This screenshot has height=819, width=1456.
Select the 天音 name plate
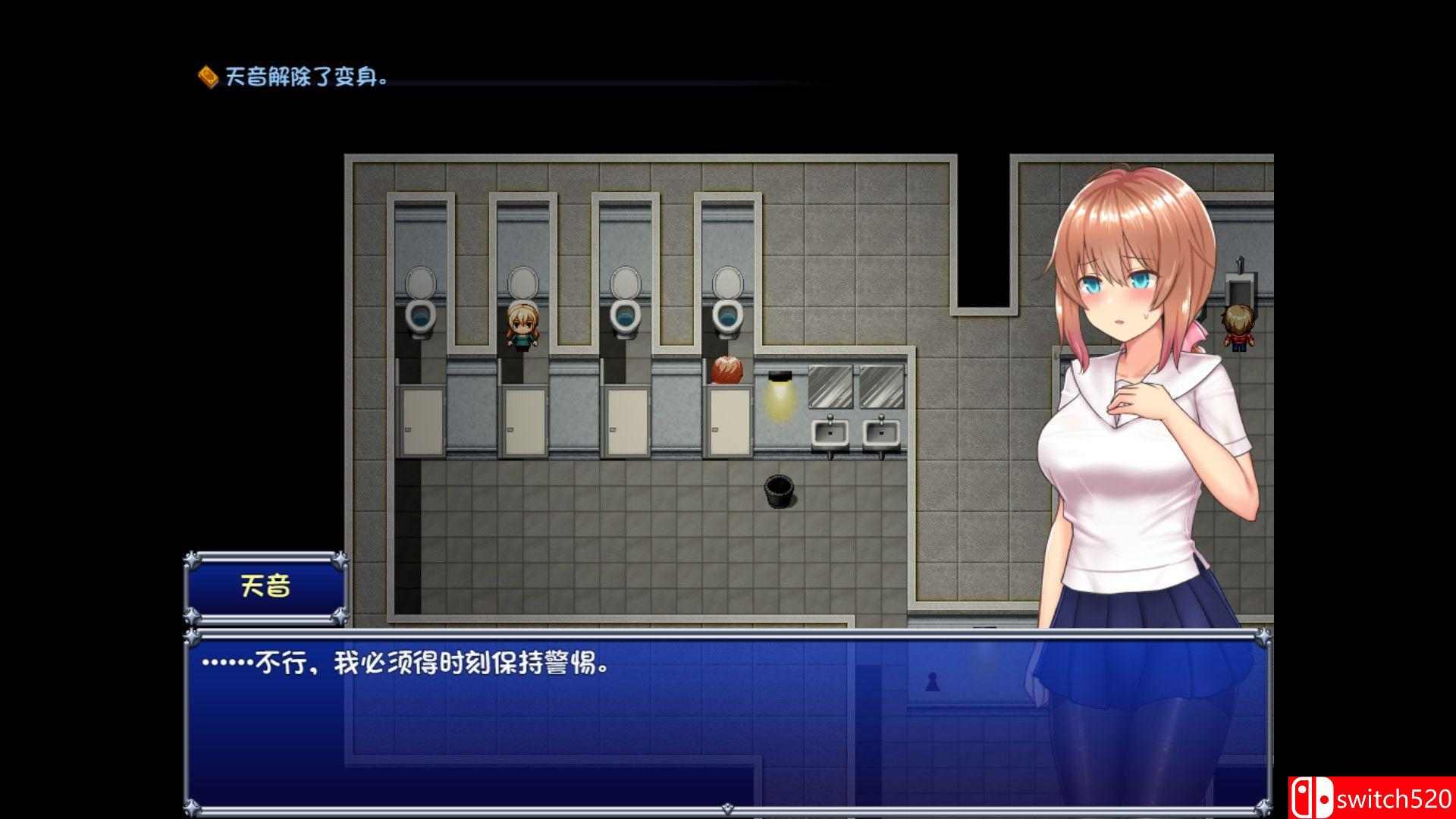(x=267, y=584)
